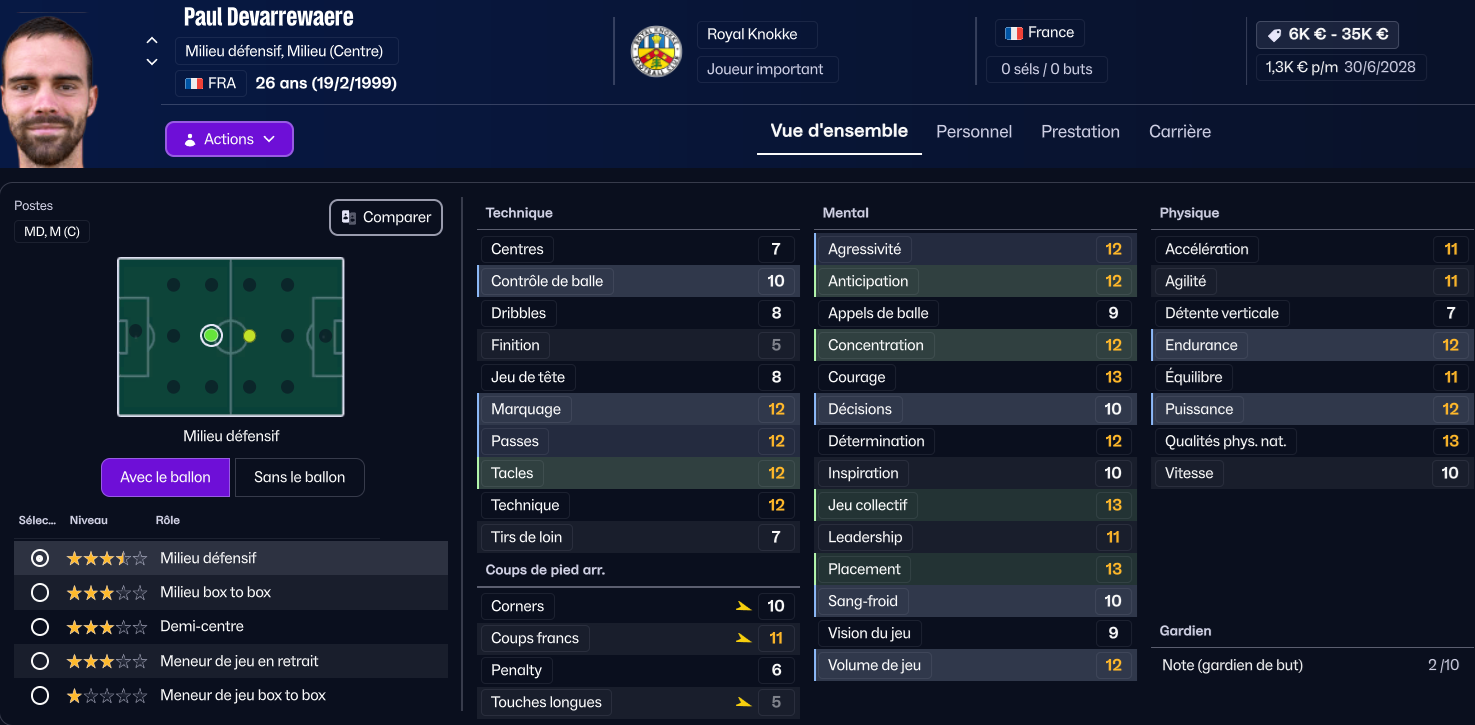Open the Joueur important status label
Screen dimensions: 1475x725
click(x=765, y=69)
